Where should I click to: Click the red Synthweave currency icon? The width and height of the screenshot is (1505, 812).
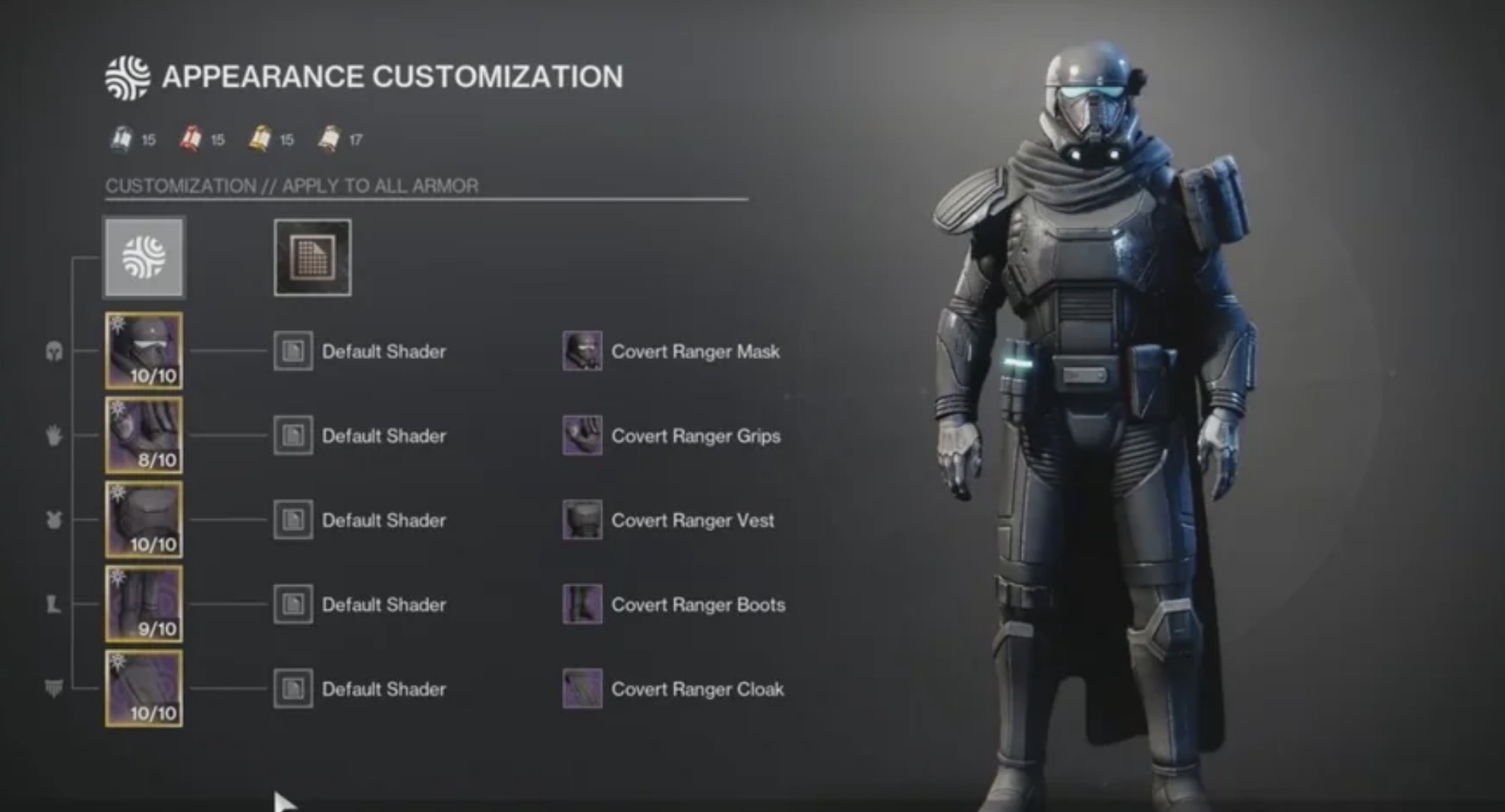tap(189, 137)
